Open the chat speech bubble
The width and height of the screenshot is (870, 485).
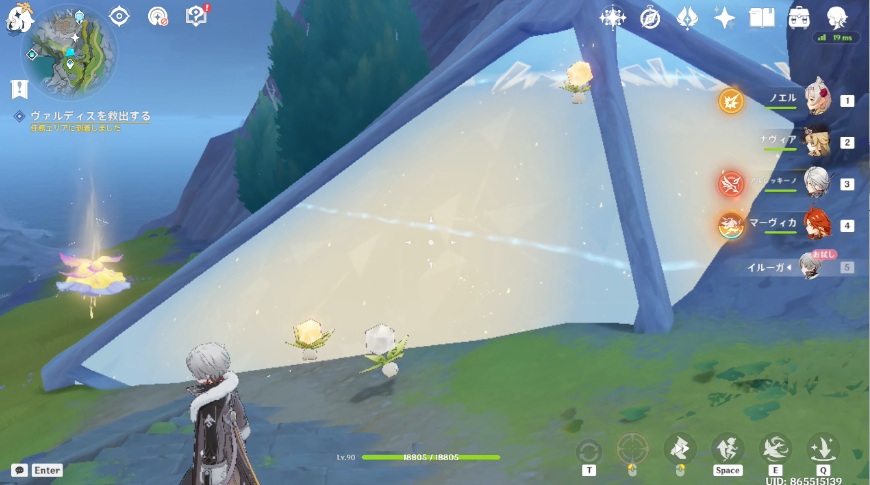(x=19, y=470)
